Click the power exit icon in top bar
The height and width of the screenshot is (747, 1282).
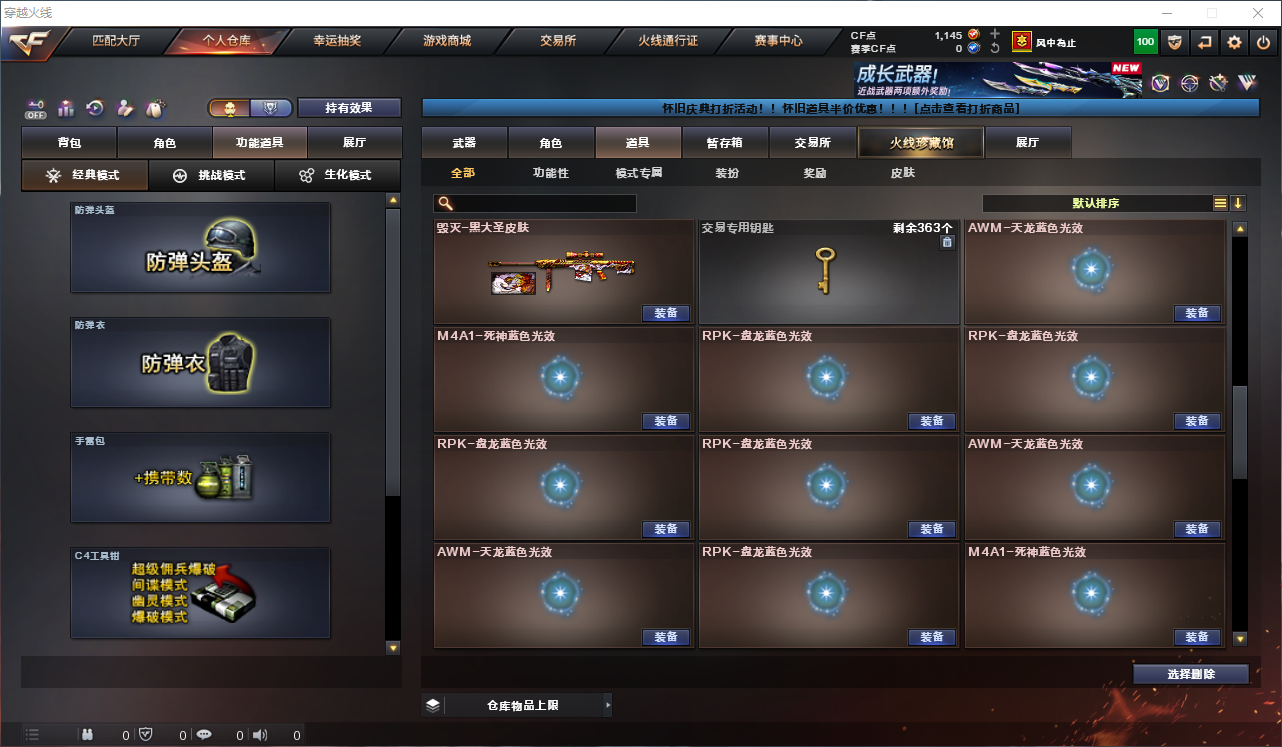point(1263,42)
